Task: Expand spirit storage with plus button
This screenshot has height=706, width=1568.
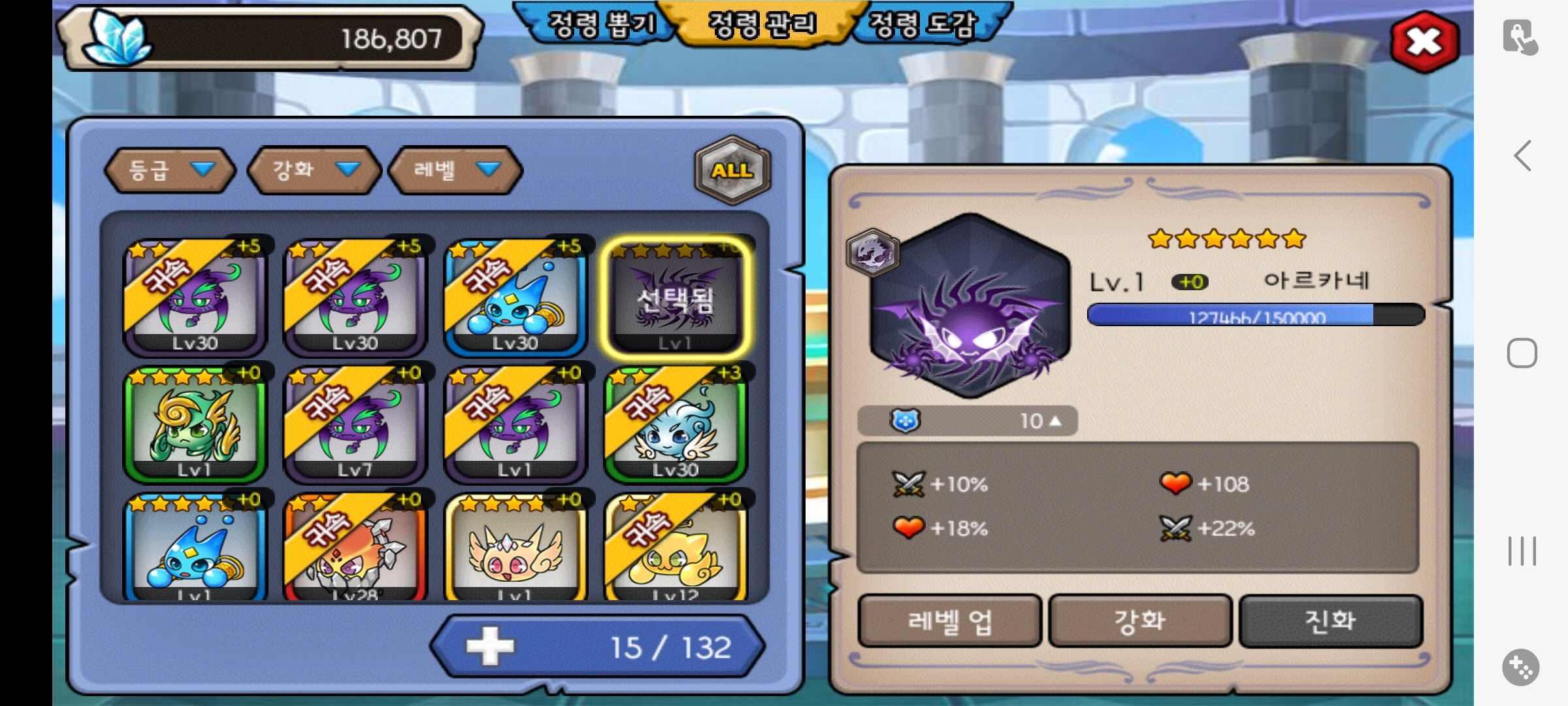Action: (x=490, y=647)
